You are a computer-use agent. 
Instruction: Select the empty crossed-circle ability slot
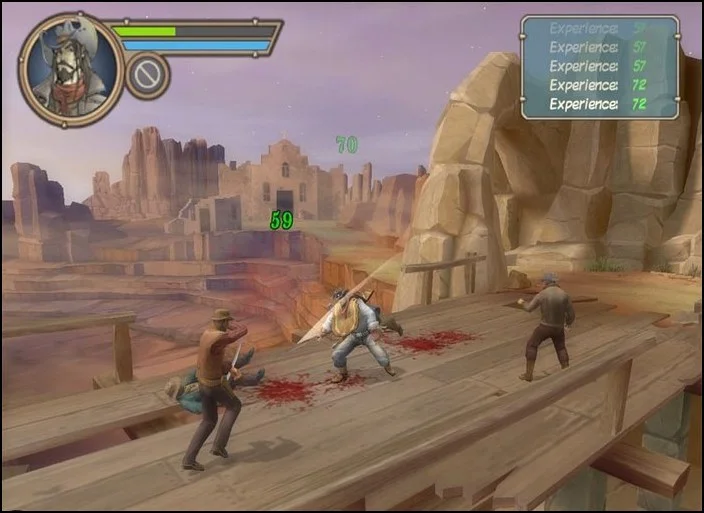147,76
